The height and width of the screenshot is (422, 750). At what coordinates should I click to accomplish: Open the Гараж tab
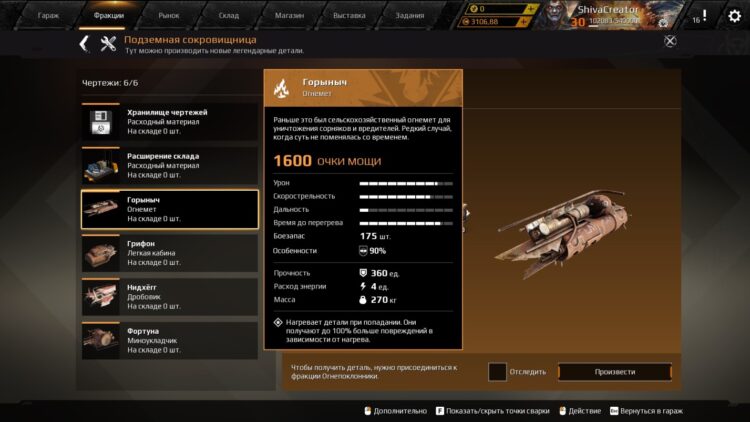[48, 16]
